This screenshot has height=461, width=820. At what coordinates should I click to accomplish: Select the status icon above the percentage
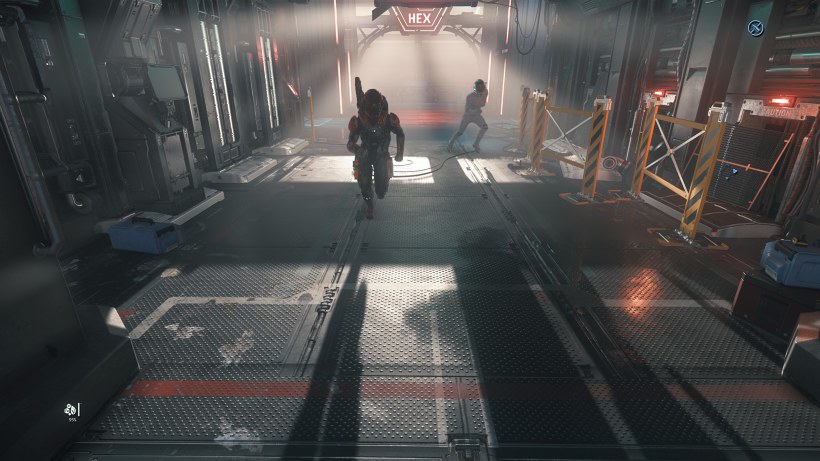[70, 408]
